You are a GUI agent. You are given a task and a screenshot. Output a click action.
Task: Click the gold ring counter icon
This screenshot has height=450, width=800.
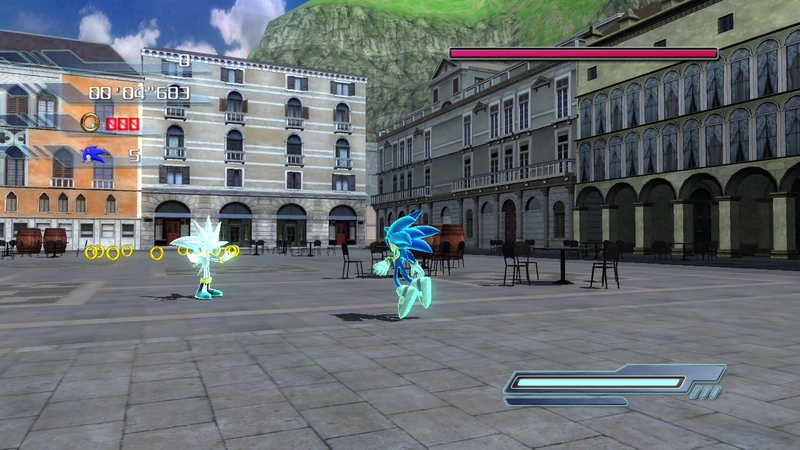click(90, 122)
